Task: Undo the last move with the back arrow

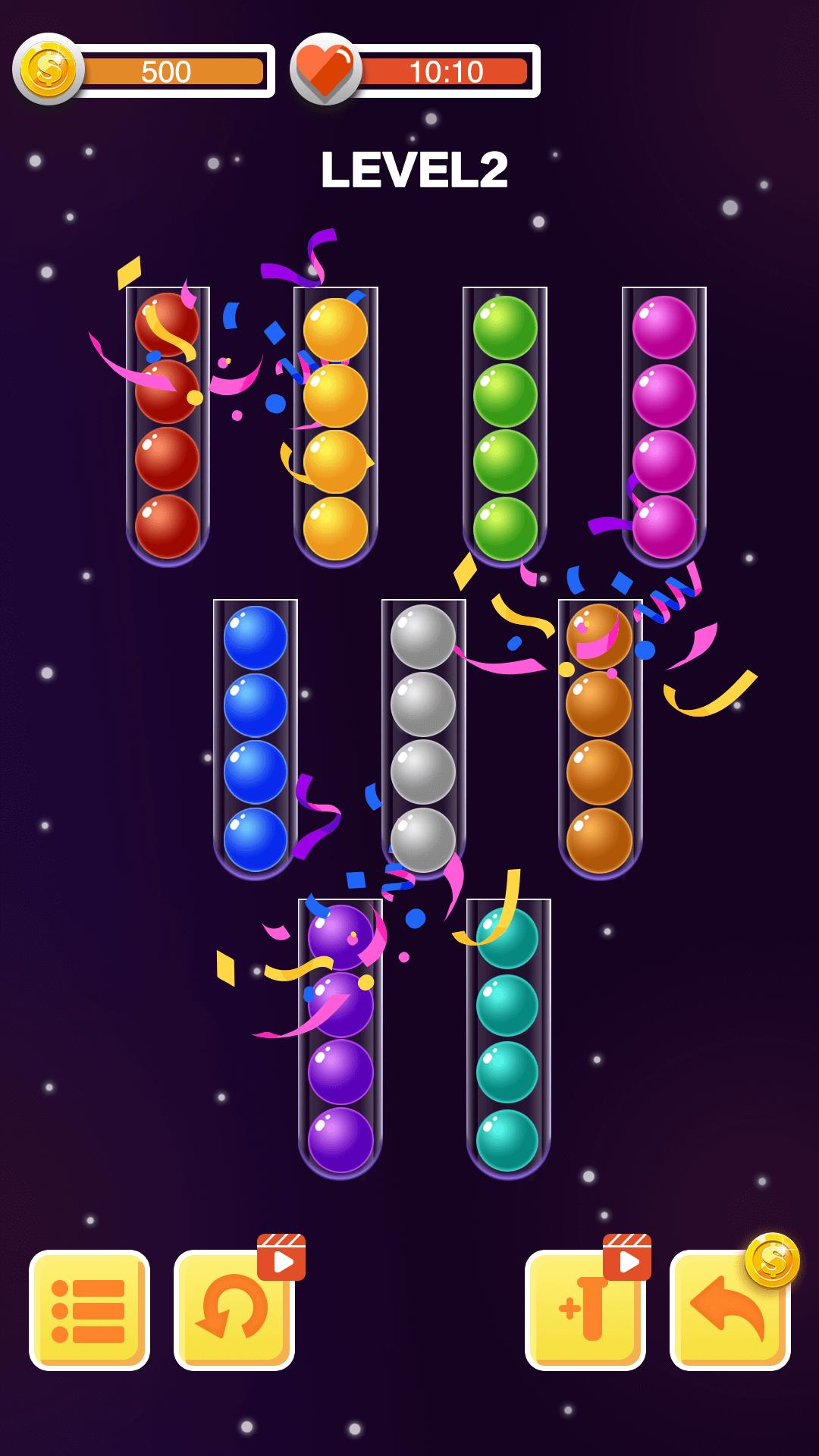Action: [x=730, y=1311]
